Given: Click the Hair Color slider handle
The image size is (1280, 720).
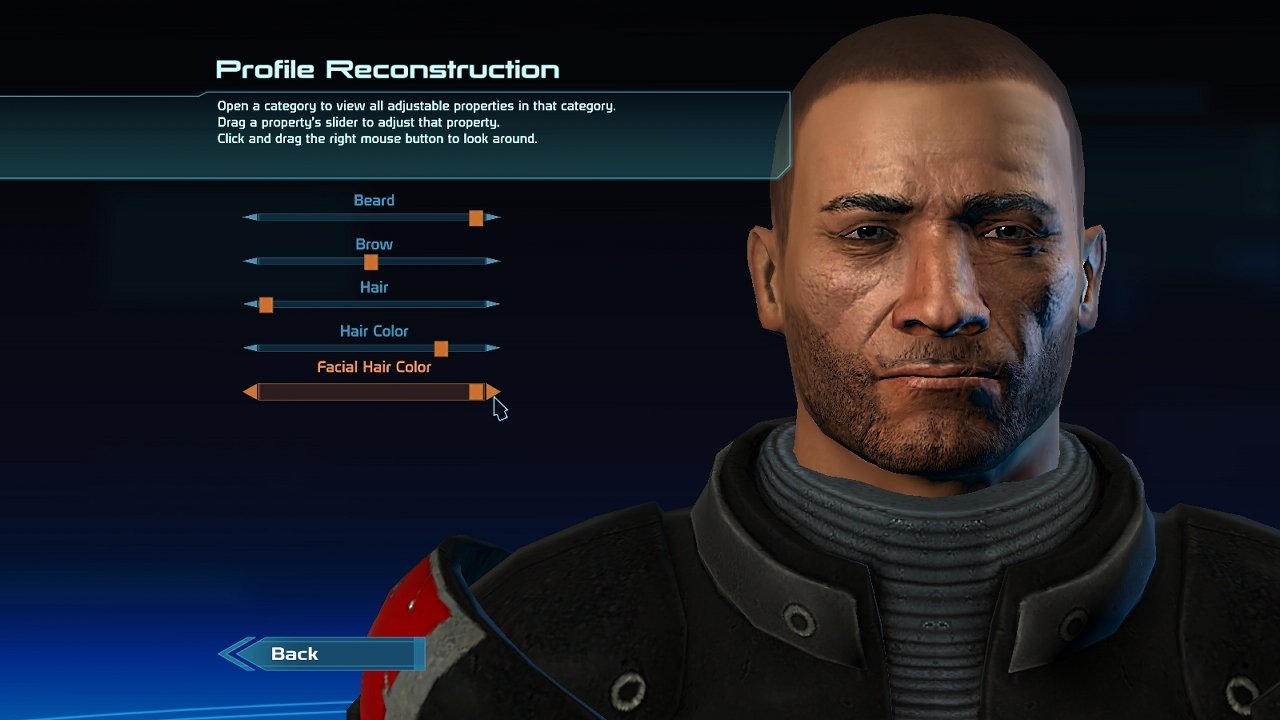Looking at the screenshot, I should pos(441,349).
